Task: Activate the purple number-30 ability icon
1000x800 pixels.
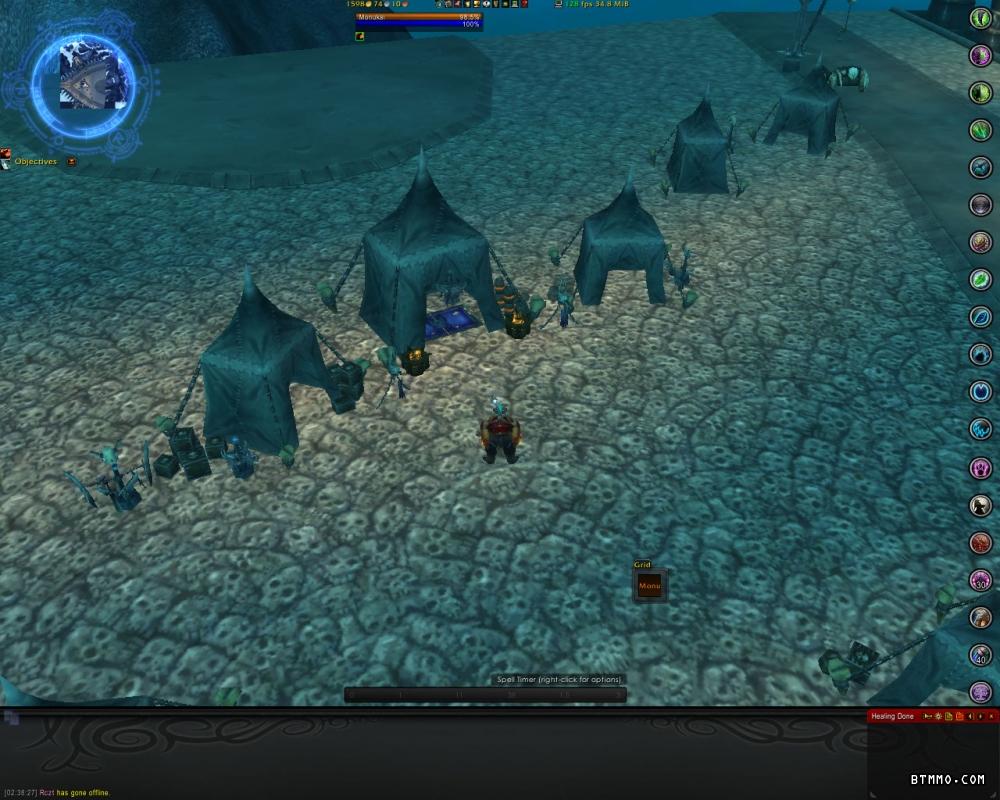Action: click(x=981, y=580)
